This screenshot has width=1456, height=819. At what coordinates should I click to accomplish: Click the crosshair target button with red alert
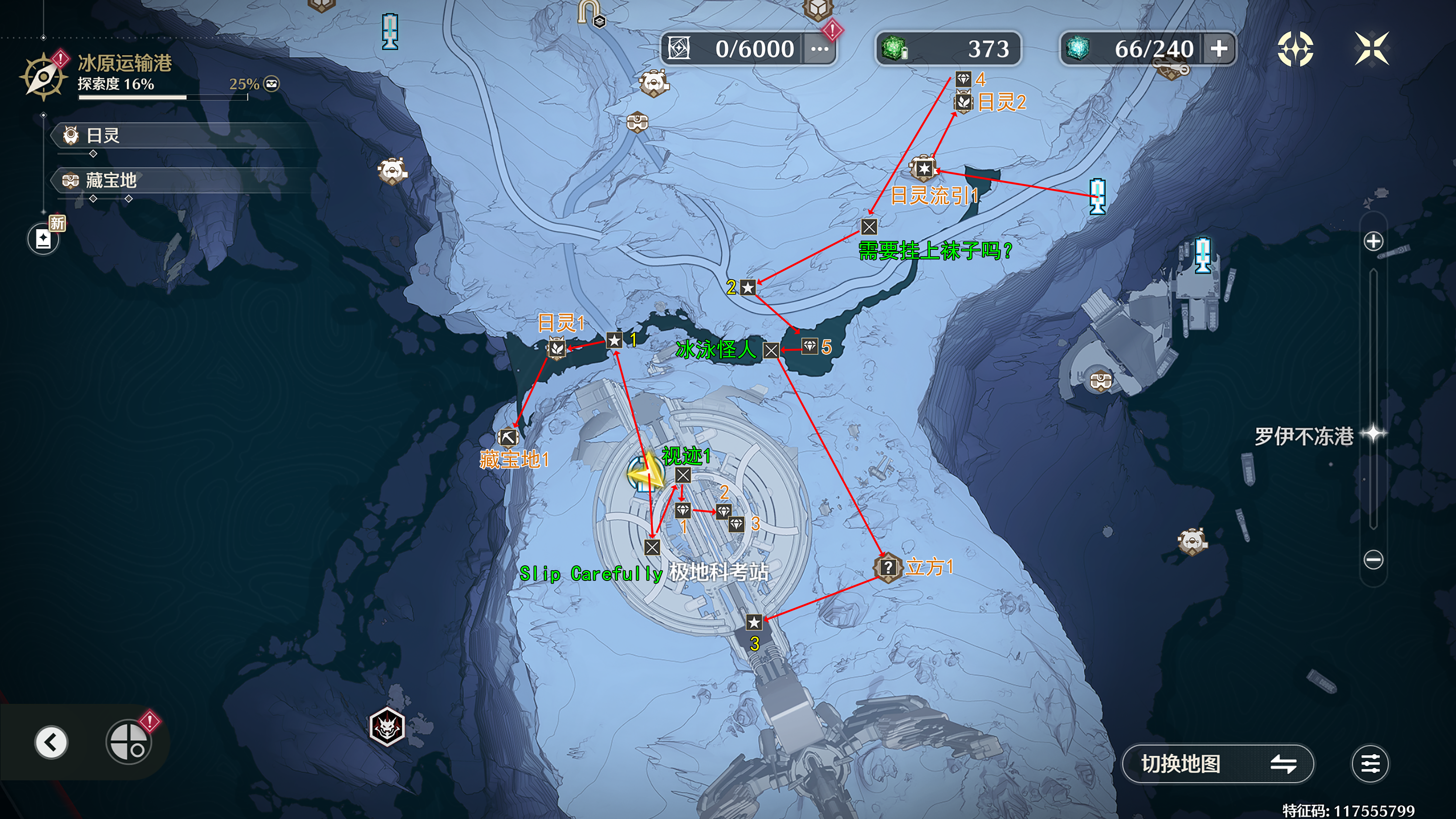(x=129, y=741)
